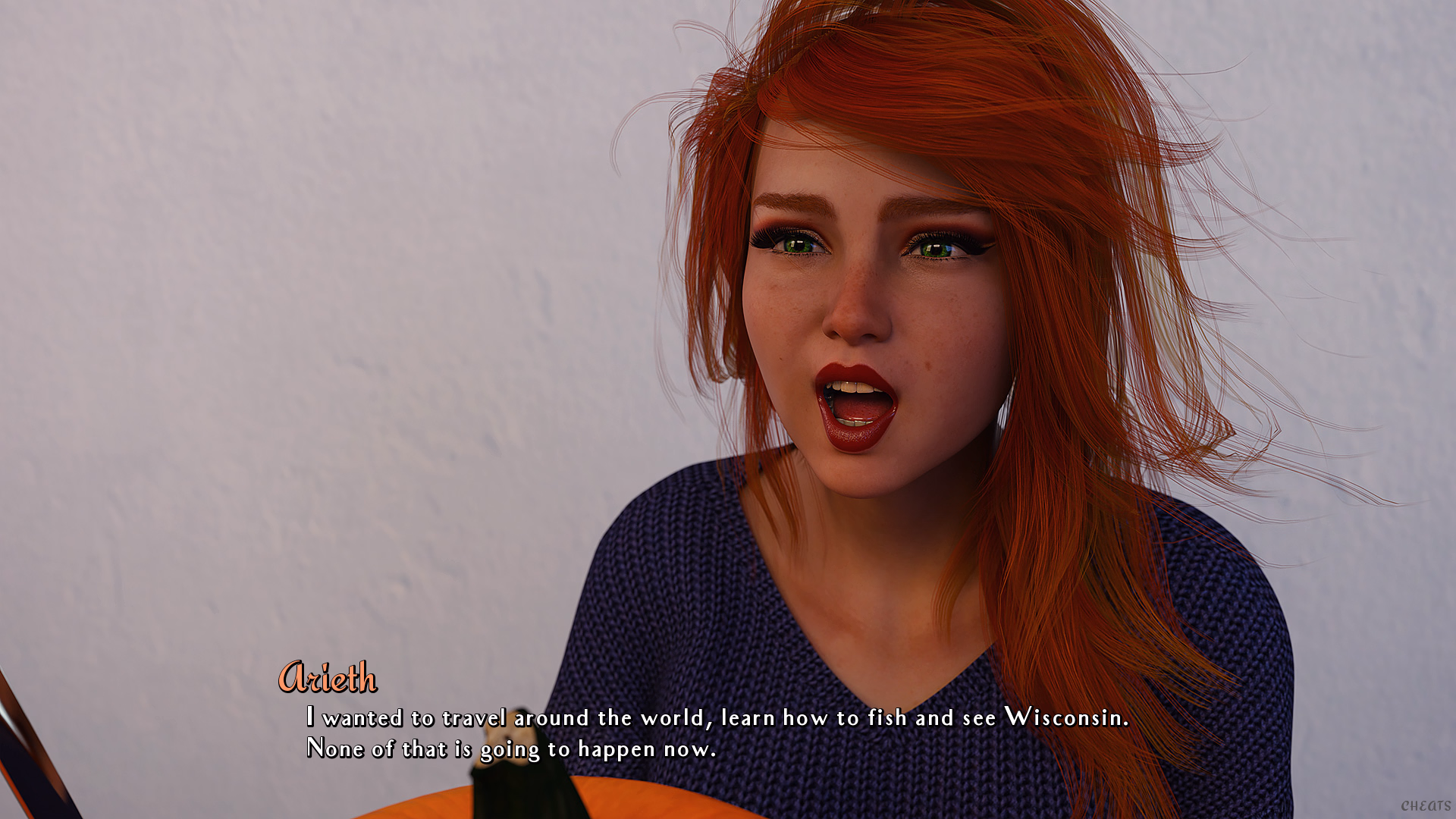Open the Cheats menu

pyautogui.click(x=1425, y=805)
